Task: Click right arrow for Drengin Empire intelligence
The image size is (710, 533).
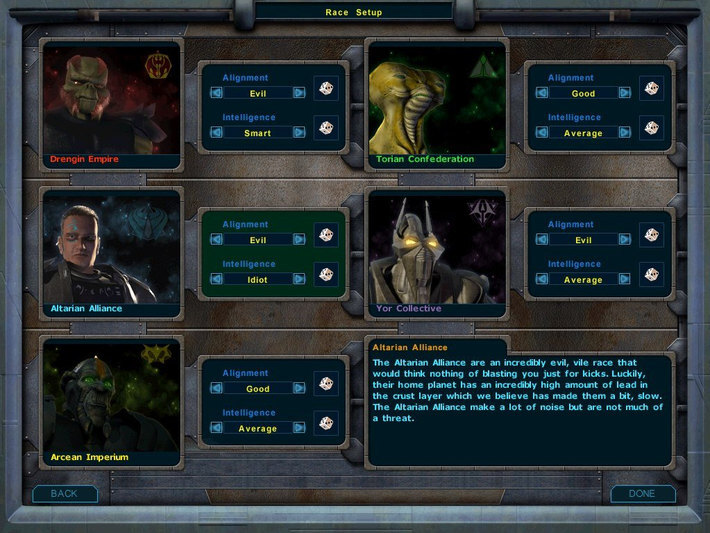Action: (x=299, y=133)
